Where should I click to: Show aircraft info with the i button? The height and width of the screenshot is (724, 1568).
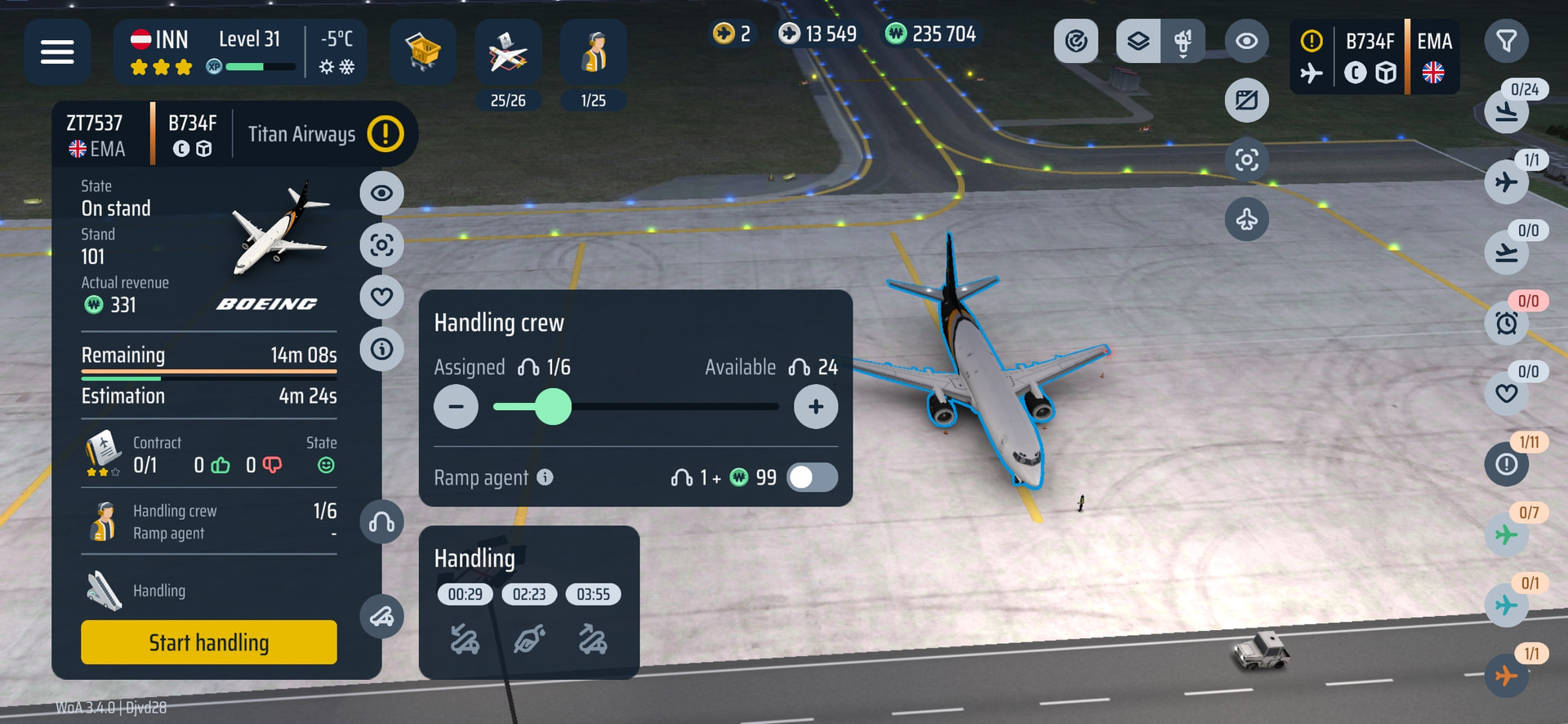pos(381,350)
